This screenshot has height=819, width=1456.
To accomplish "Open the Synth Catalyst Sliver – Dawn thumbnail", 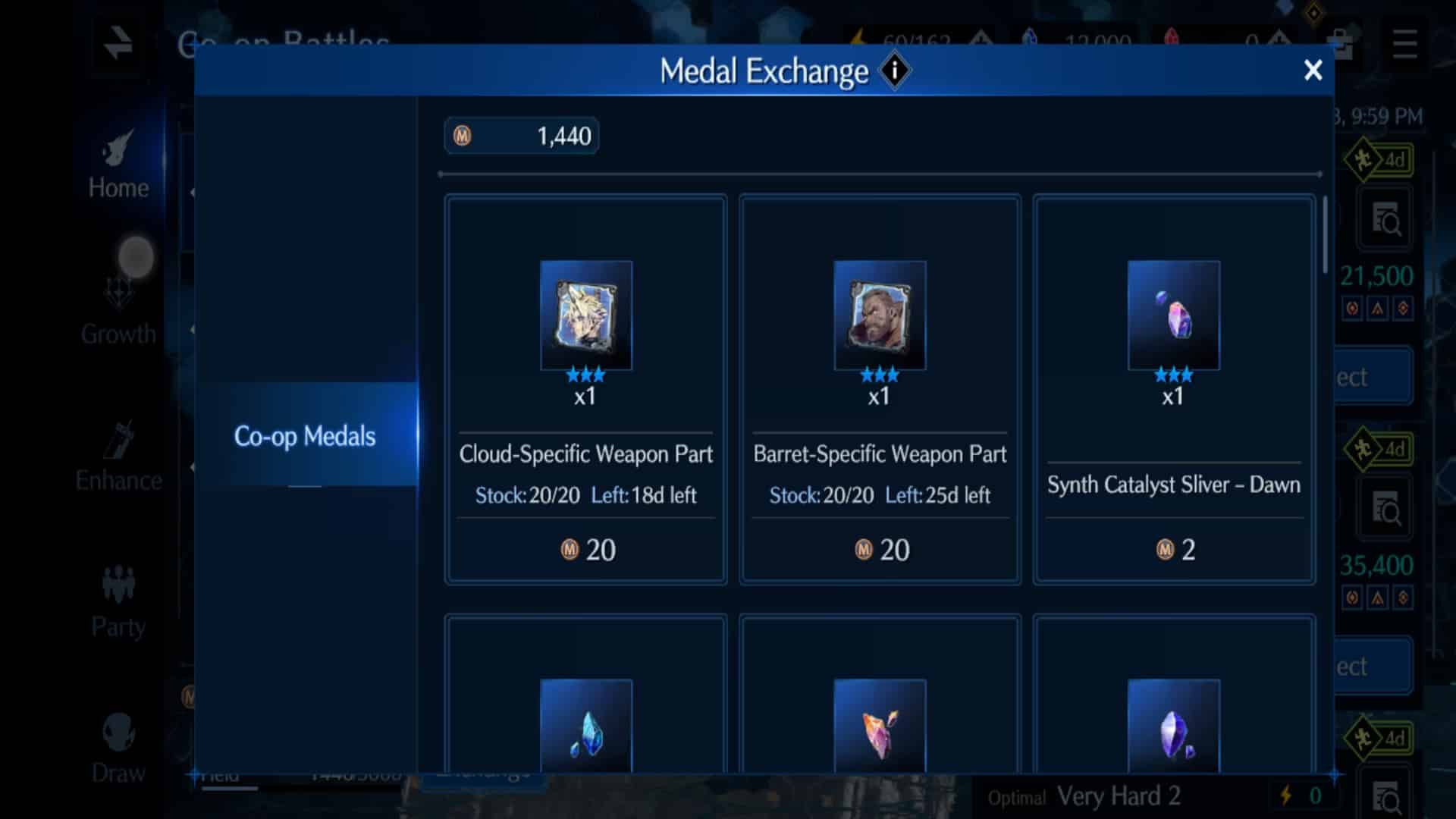I will (1173, 316).
